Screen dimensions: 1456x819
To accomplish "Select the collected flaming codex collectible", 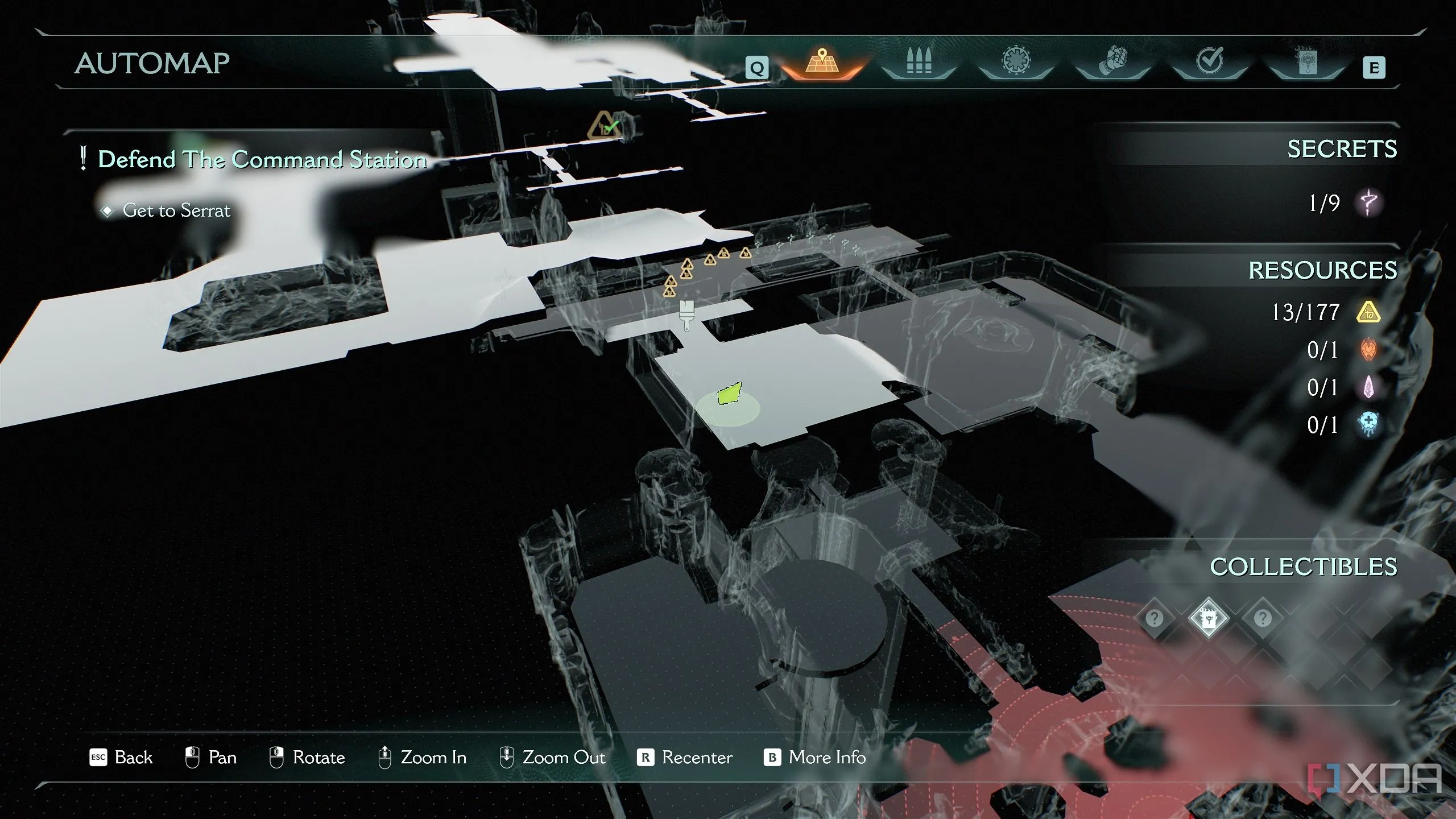I will point(1208,618).
